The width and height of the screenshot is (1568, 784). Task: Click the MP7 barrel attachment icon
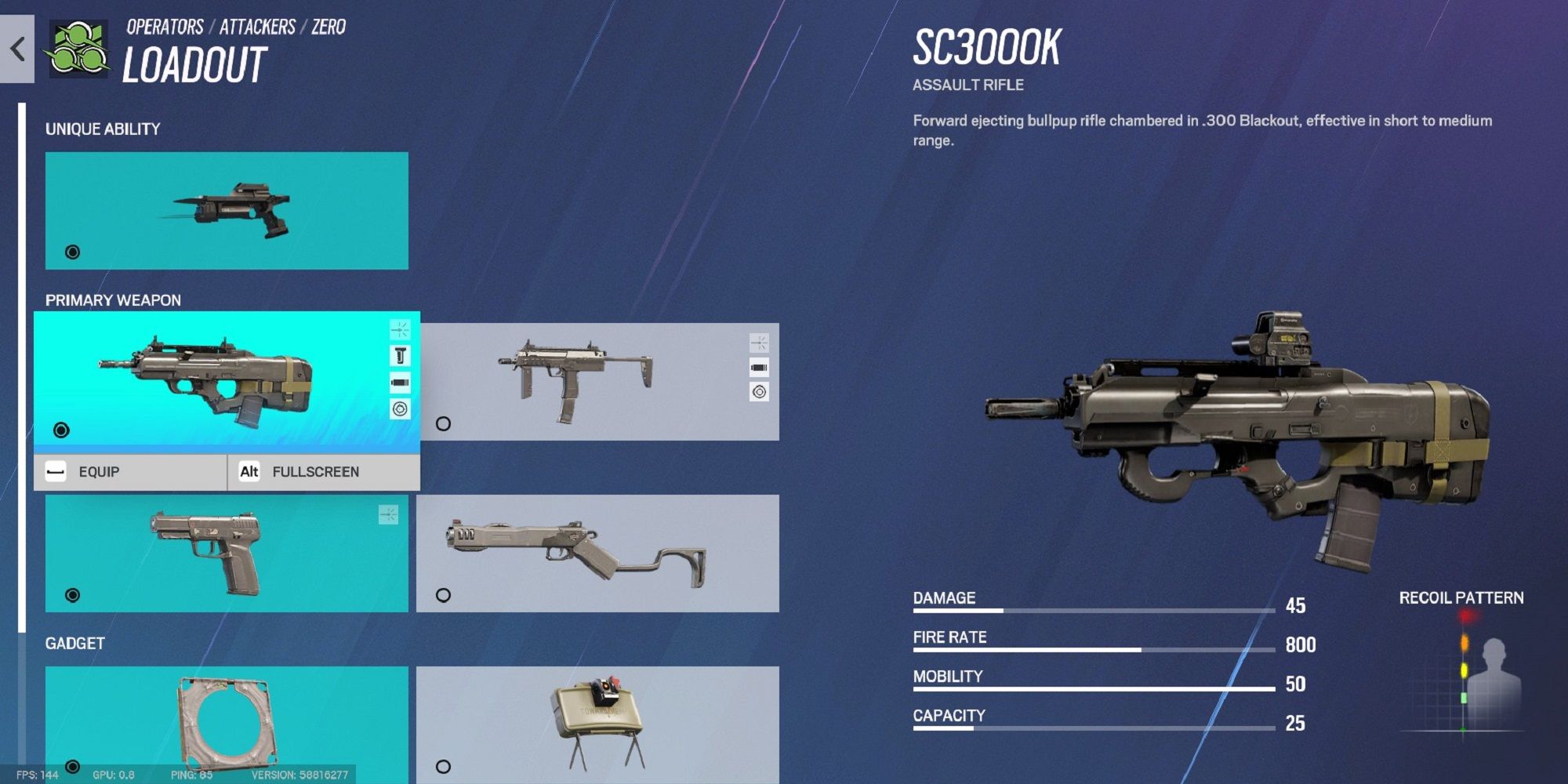[x=759, y=367]
